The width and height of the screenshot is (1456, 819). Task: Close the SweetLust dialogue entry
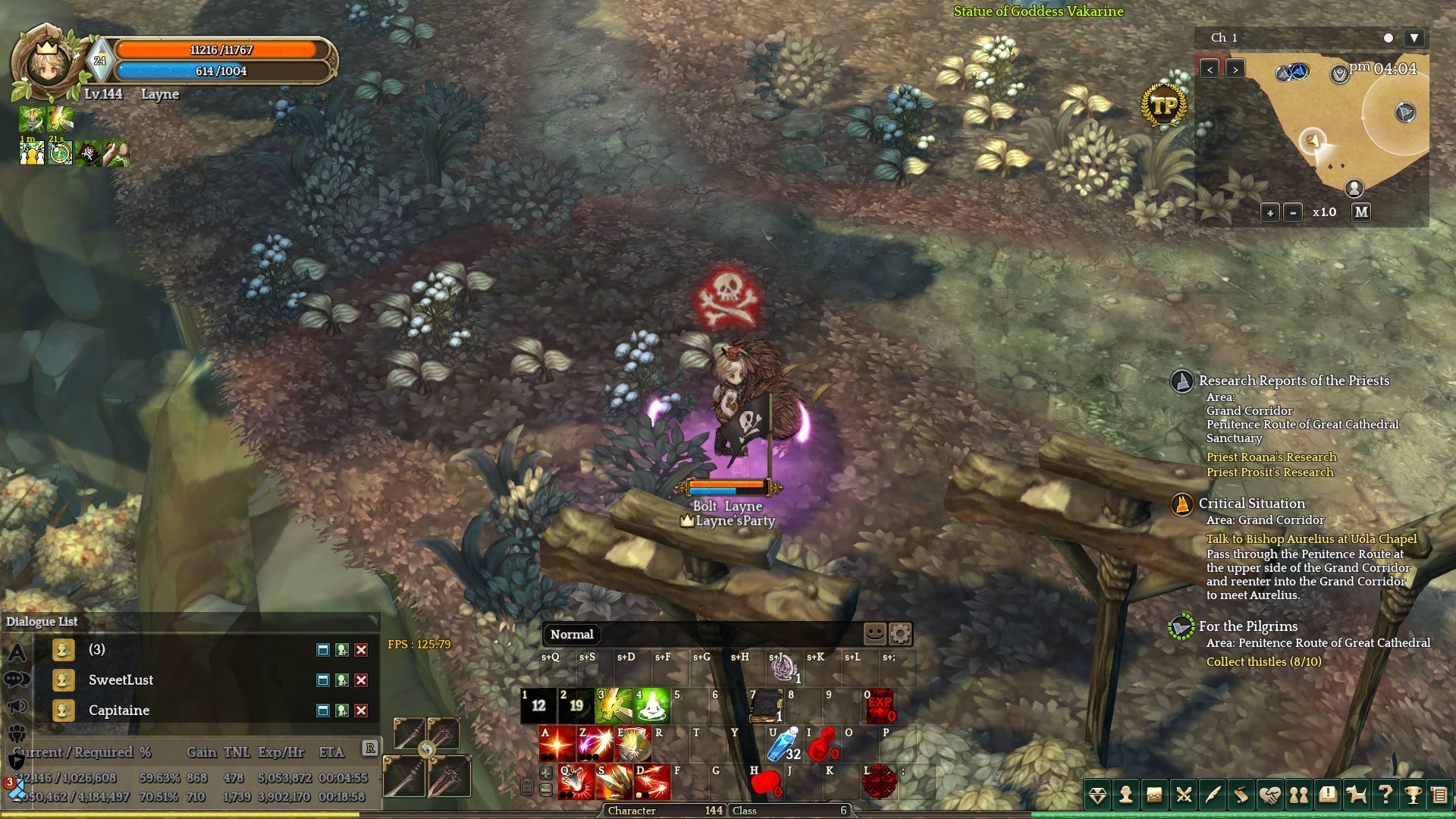362,680
